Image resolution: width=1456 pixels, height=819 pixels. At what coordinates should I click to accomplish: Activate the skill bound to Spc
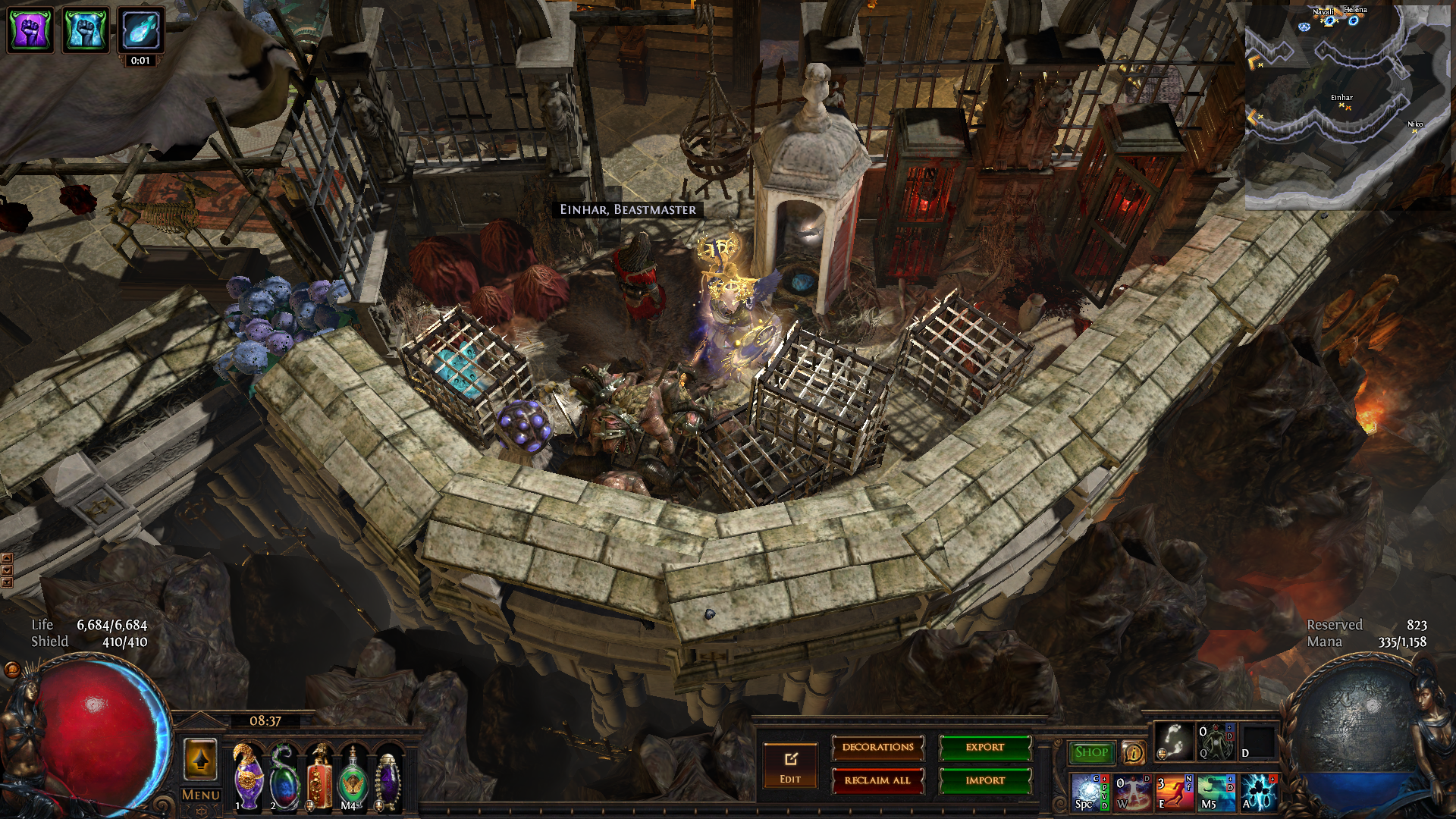1089,792
